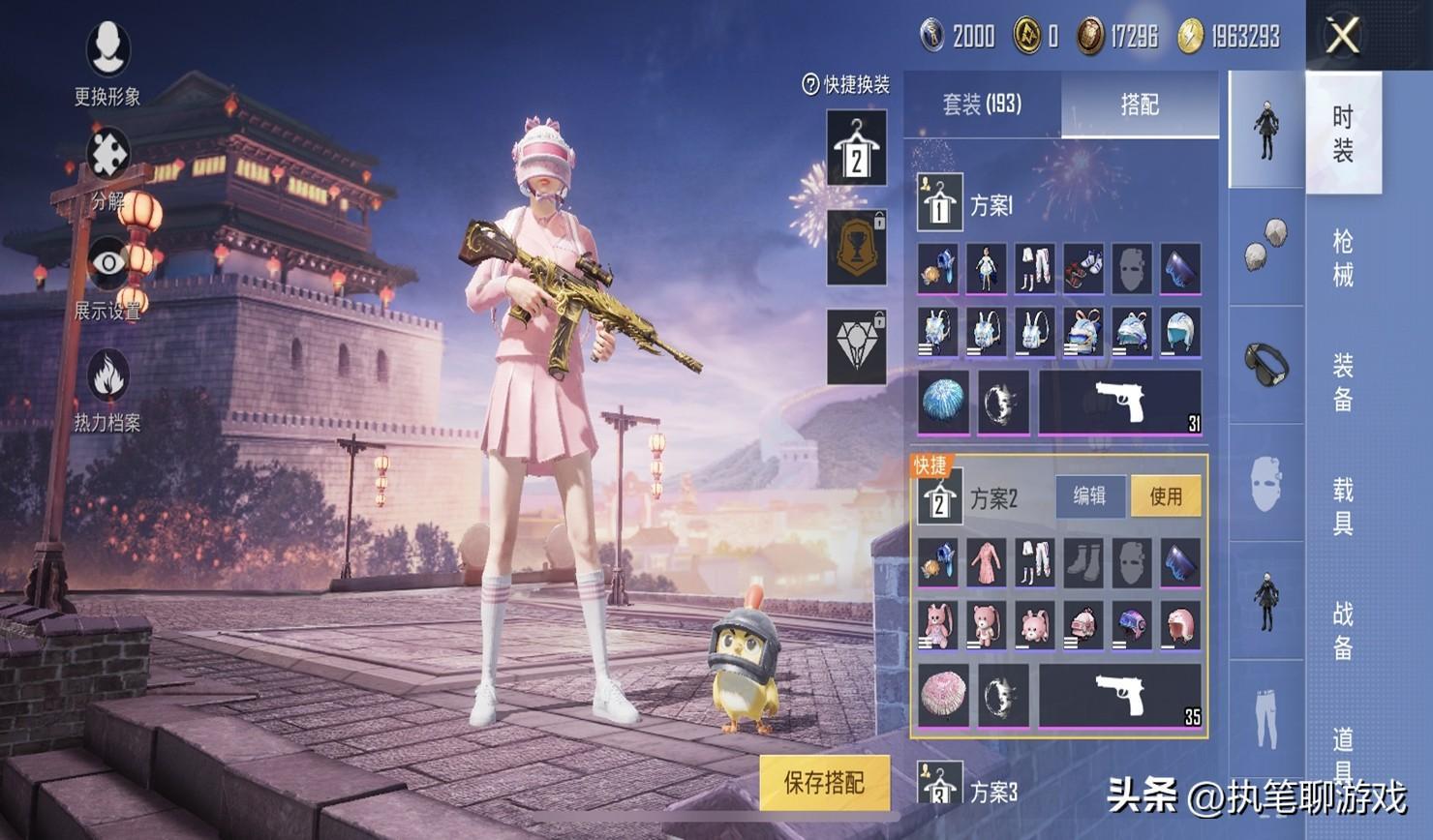Select the pink dress item in 方案2
Image resolution: width=1433 pixels, height=840 pixels.
986,563
